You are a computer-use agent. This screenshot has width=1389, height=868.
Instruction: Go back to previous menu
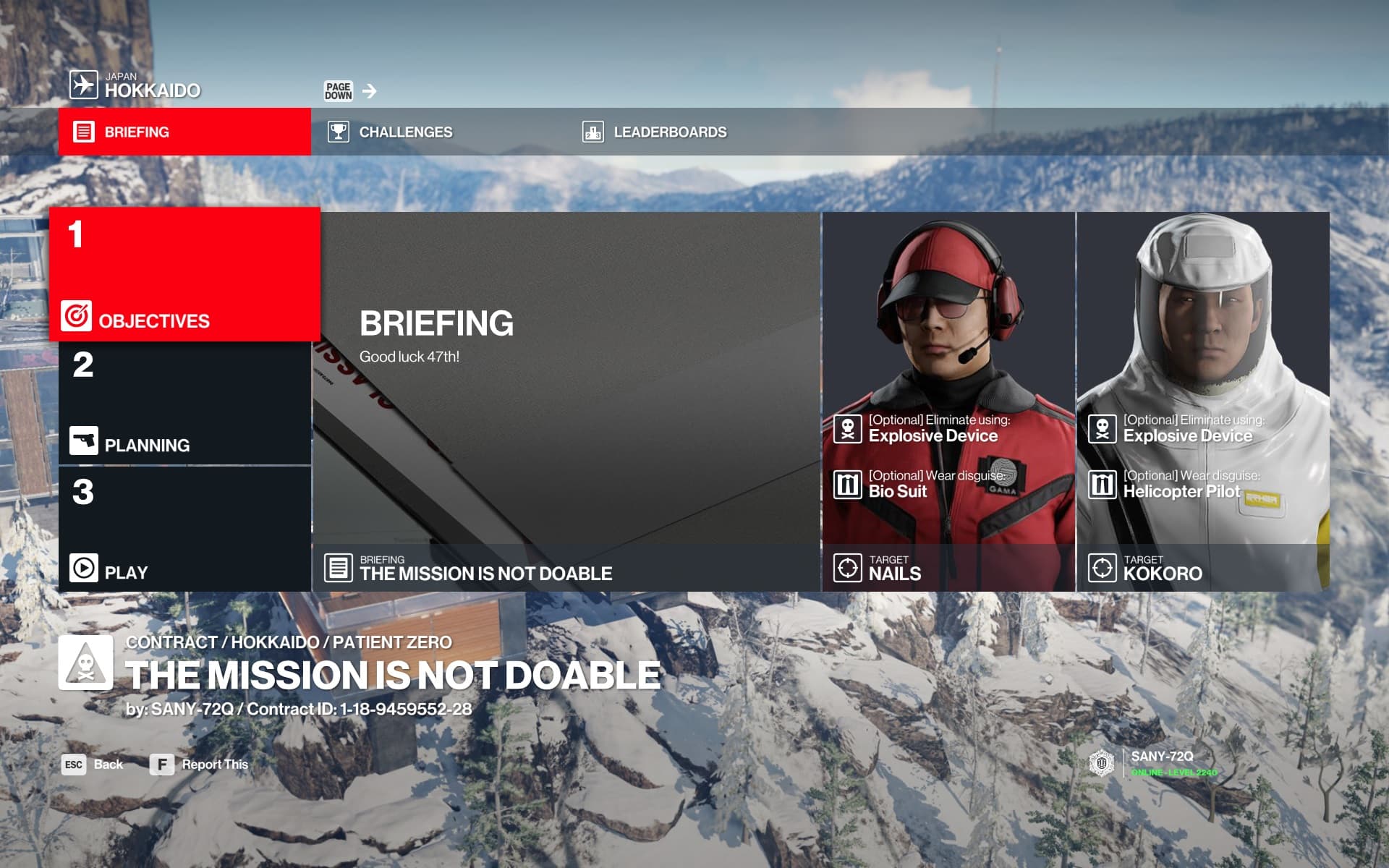coord(93,765)
